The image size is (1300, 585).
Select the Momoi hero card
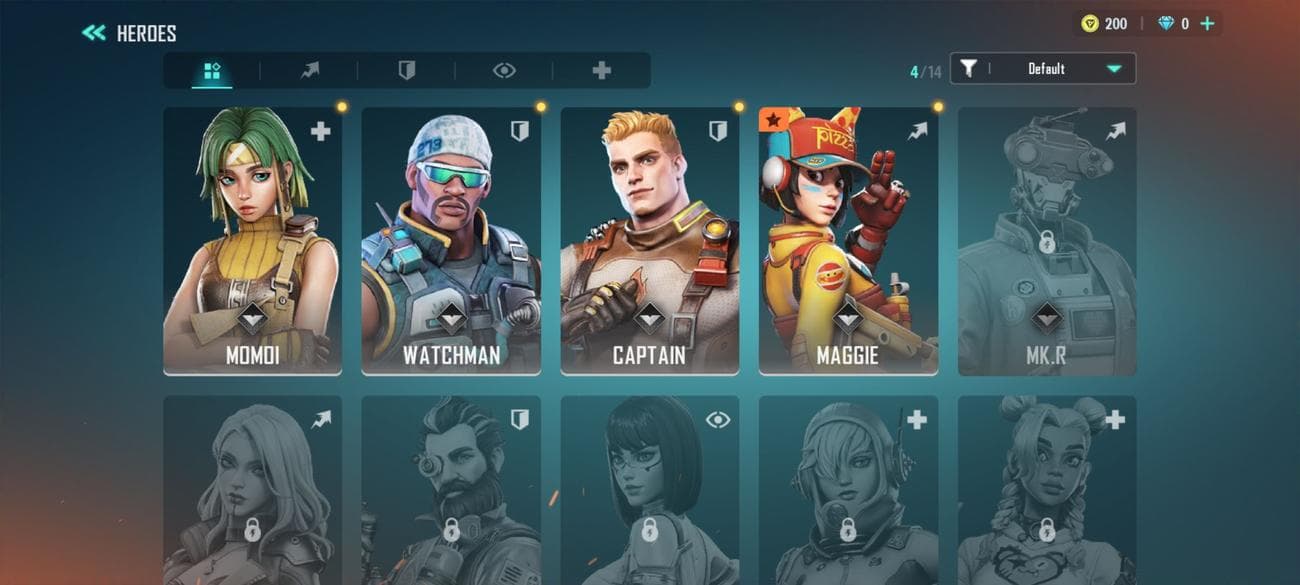click(x=252, y=241)
